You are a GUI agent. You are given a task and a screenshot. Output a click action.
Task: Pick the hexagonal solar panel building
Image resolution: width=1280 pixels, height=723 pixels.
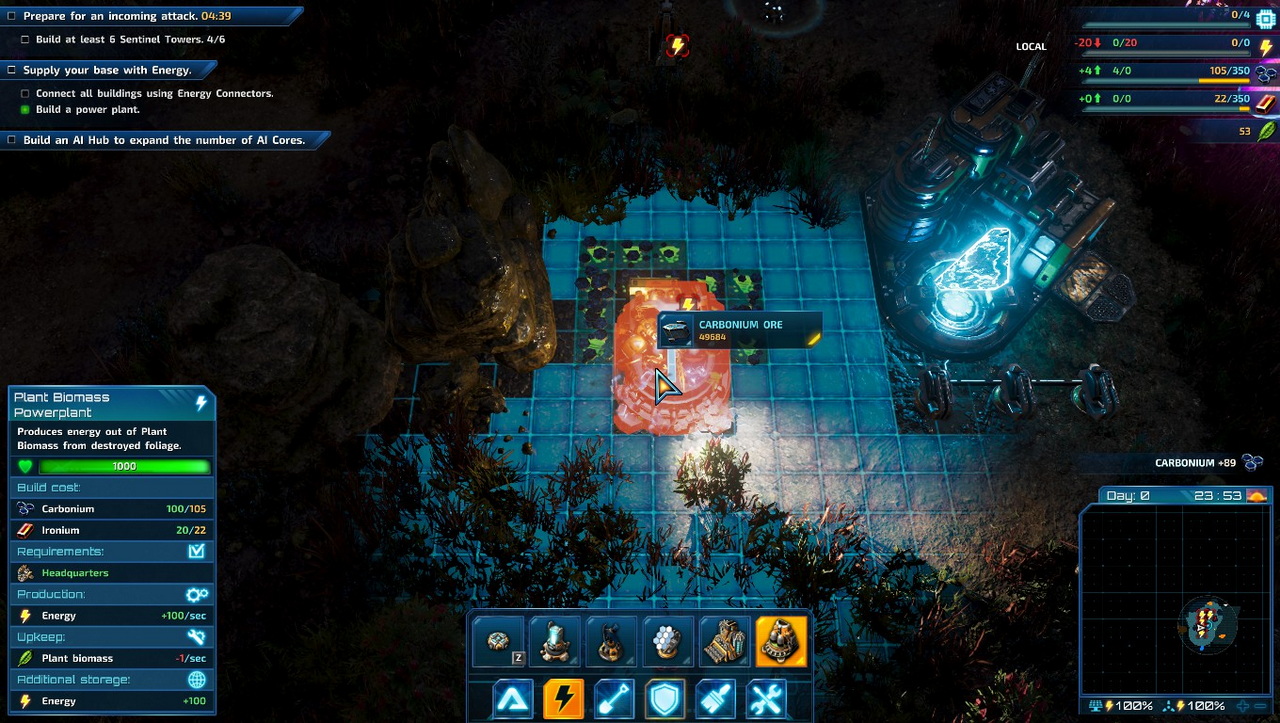point(667,642)
